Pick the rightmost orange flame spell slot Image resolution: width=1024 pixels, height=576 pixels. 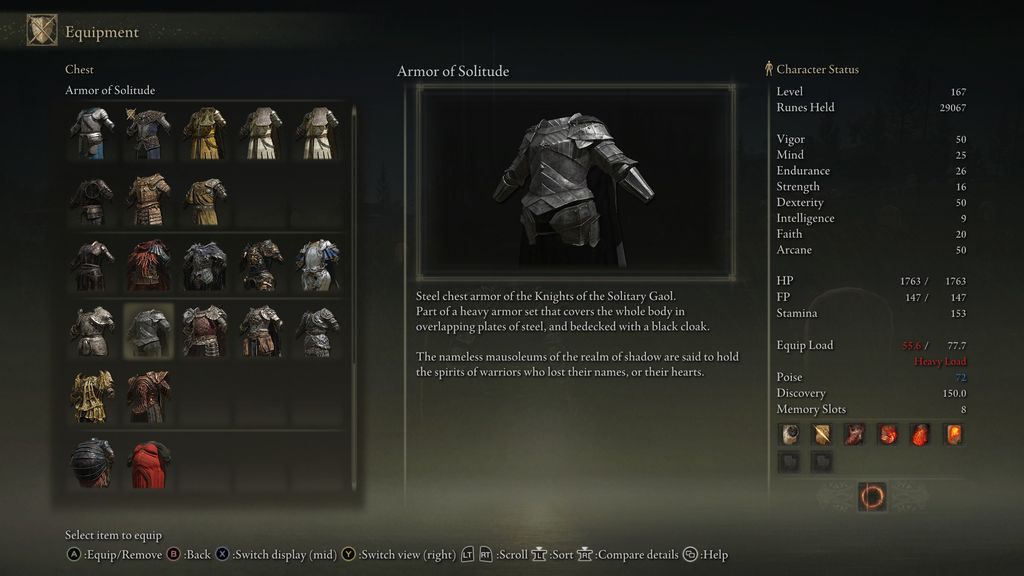pos(953,434)
